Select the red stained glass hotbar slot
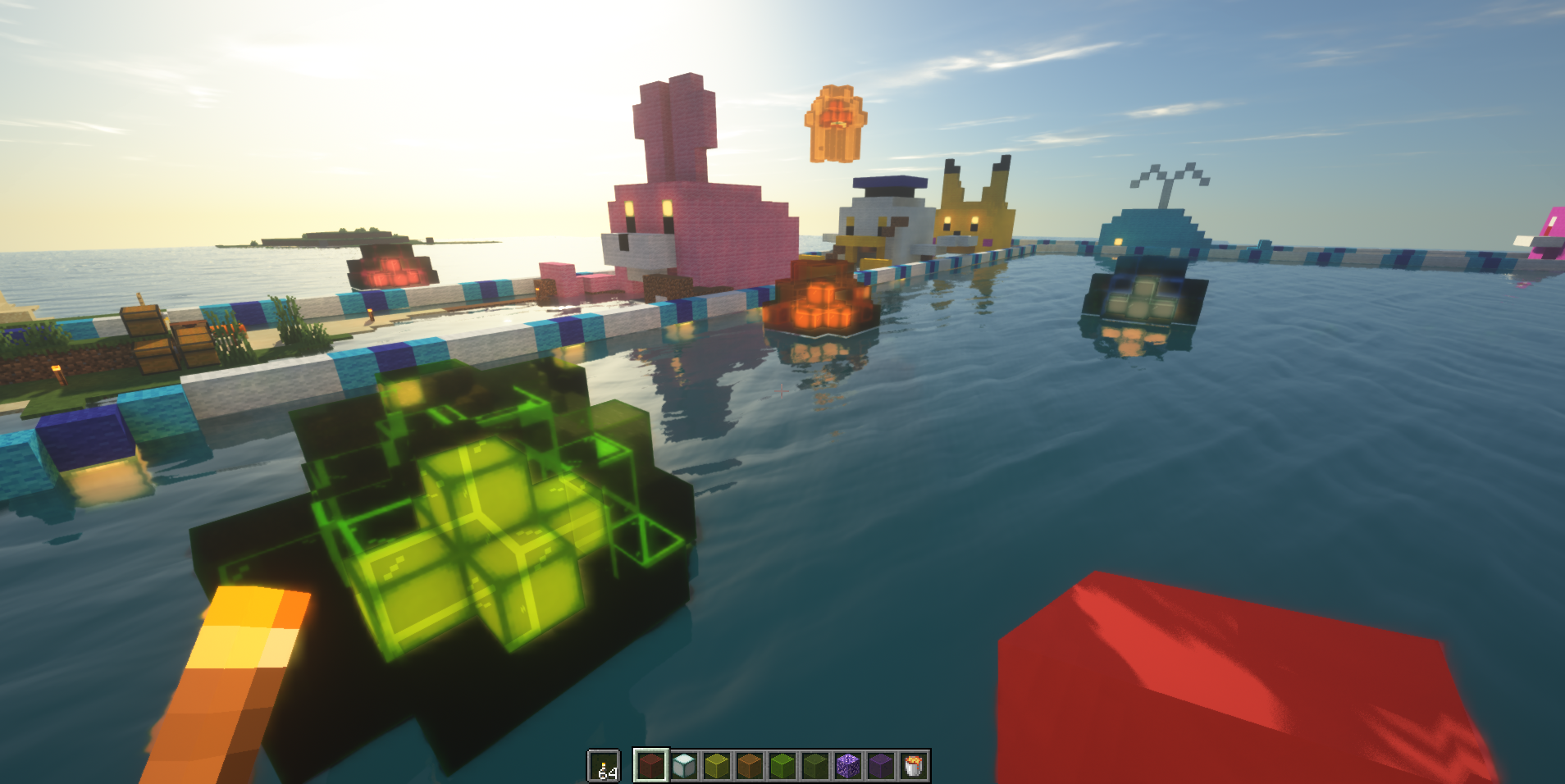The height and width of the screenshot is (784, 1565). 650,766
